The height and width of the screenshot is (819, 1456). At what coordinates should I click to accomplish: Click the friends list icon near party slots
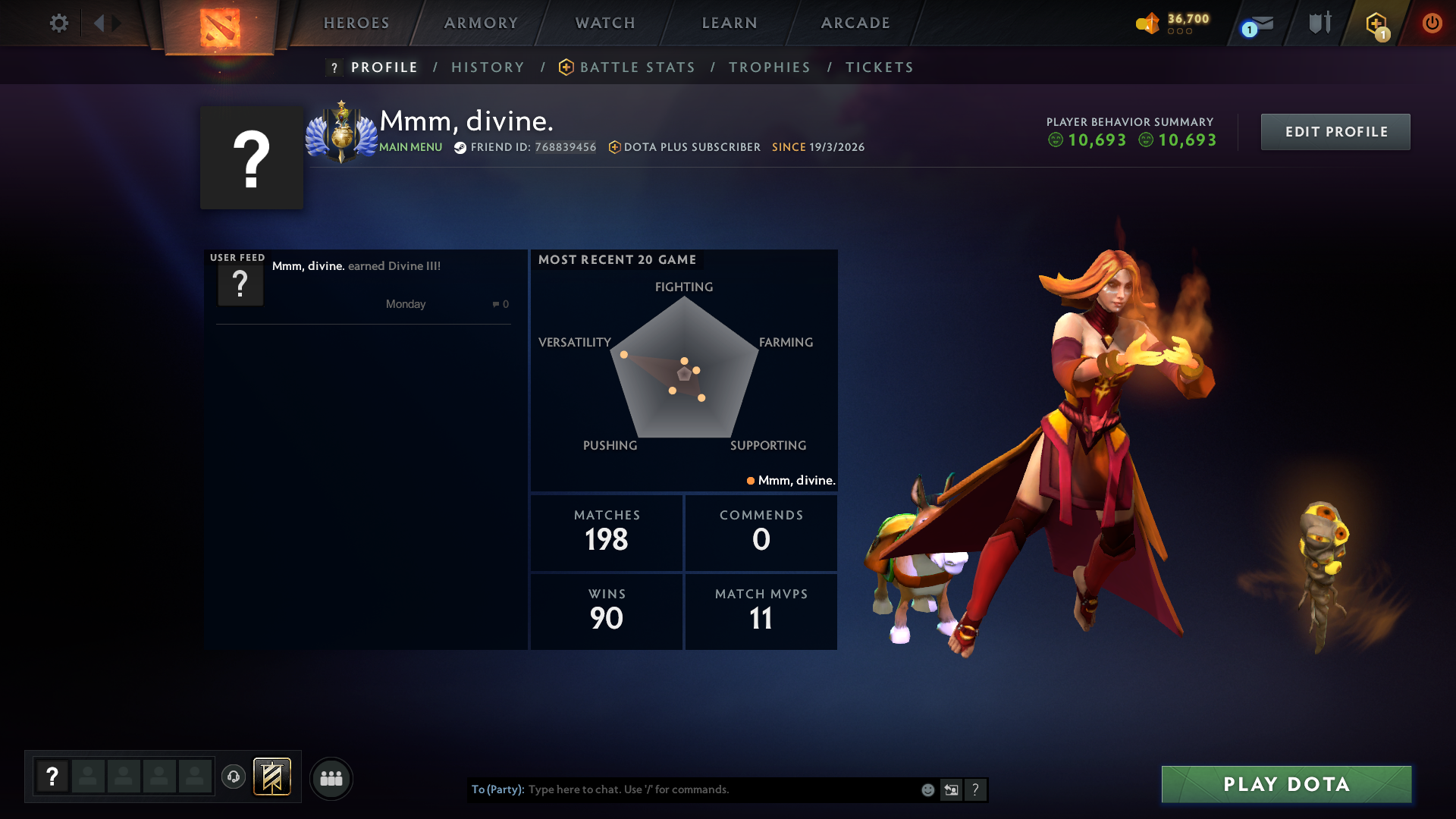click(331, 778)
